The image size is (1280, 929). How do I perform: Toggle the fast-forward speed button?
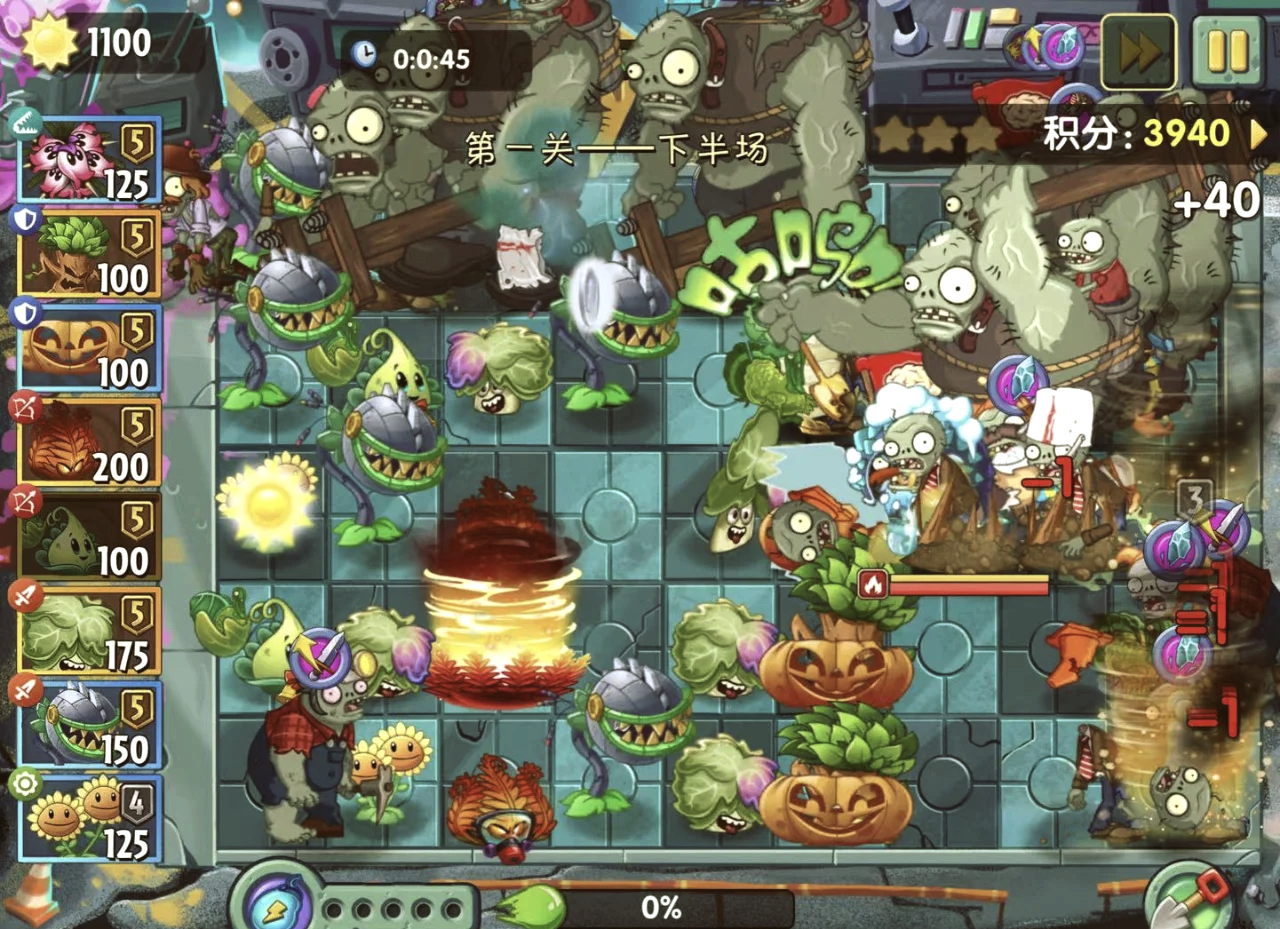pos(1138,53)
